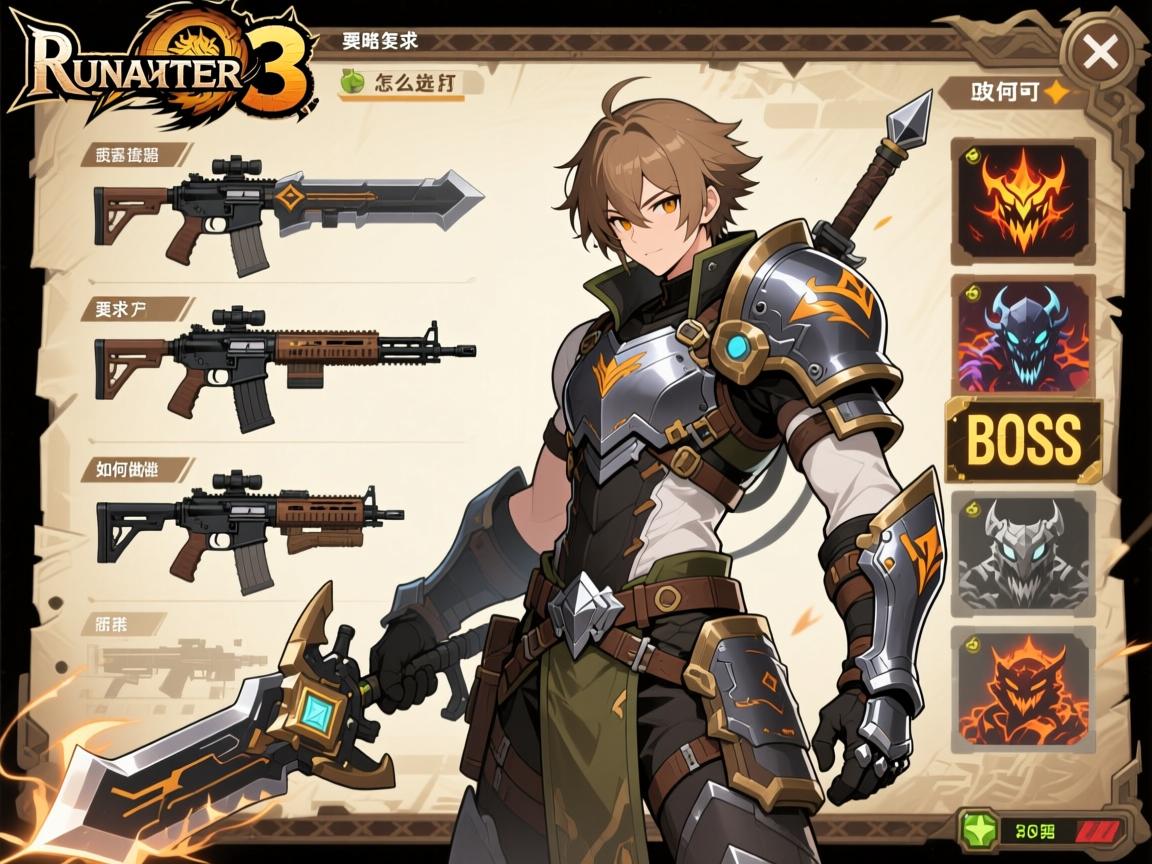
Task: Close the equipment panel with the X button
Action: pos(1100,53)
